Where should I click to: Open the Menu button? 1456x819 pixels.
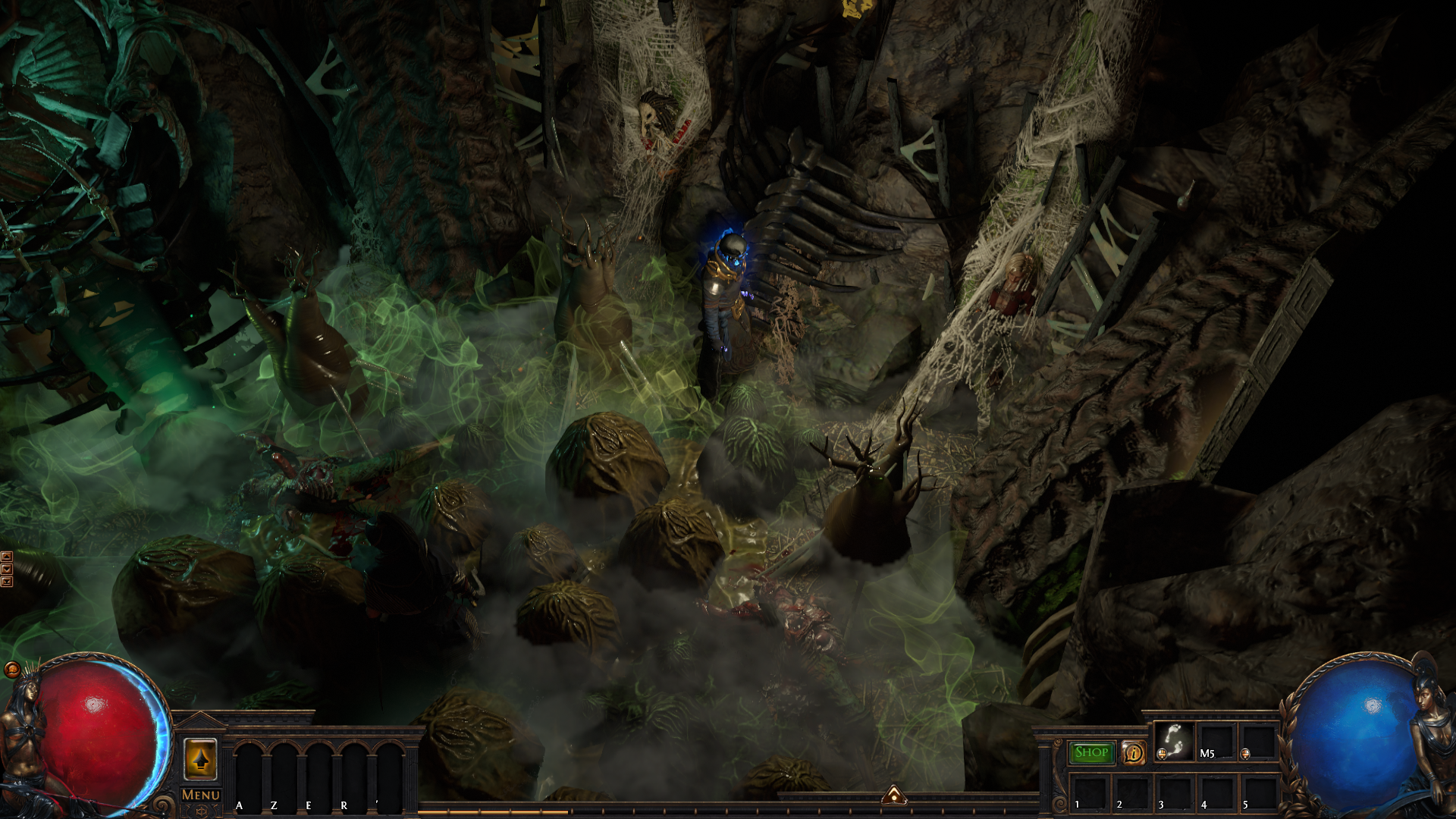201,795
